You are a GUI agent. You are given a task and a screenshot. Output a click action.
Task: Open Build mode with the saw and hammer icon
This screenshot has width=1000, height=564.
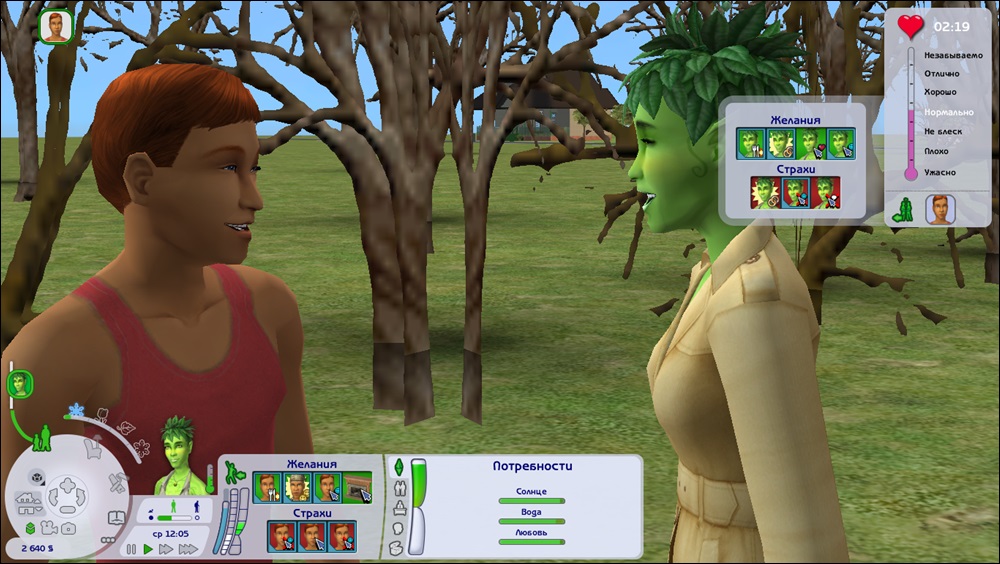tap(117, 481)
